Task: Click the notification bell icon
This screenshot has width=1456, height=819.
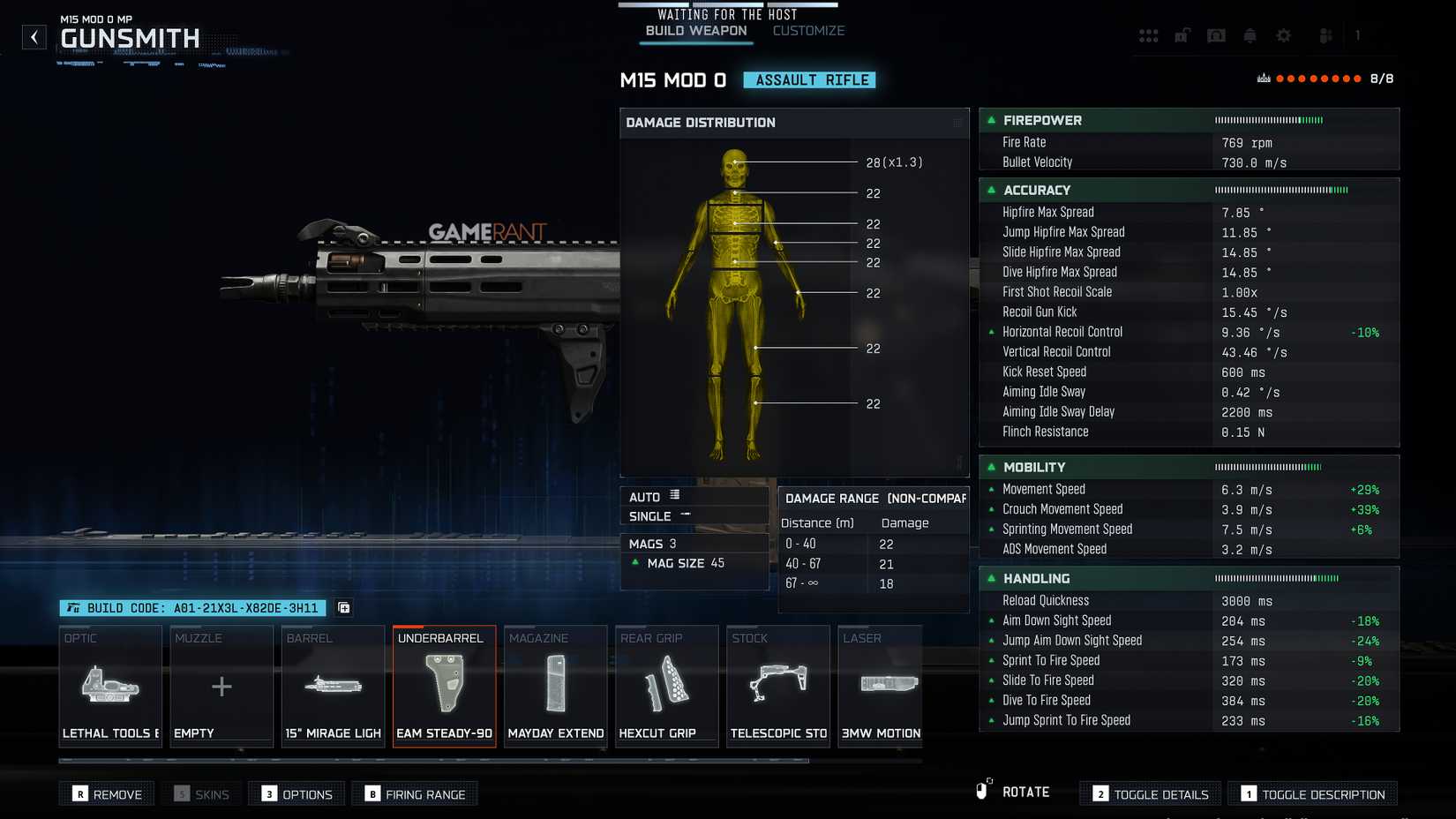Action: (x=1250, y=35)
